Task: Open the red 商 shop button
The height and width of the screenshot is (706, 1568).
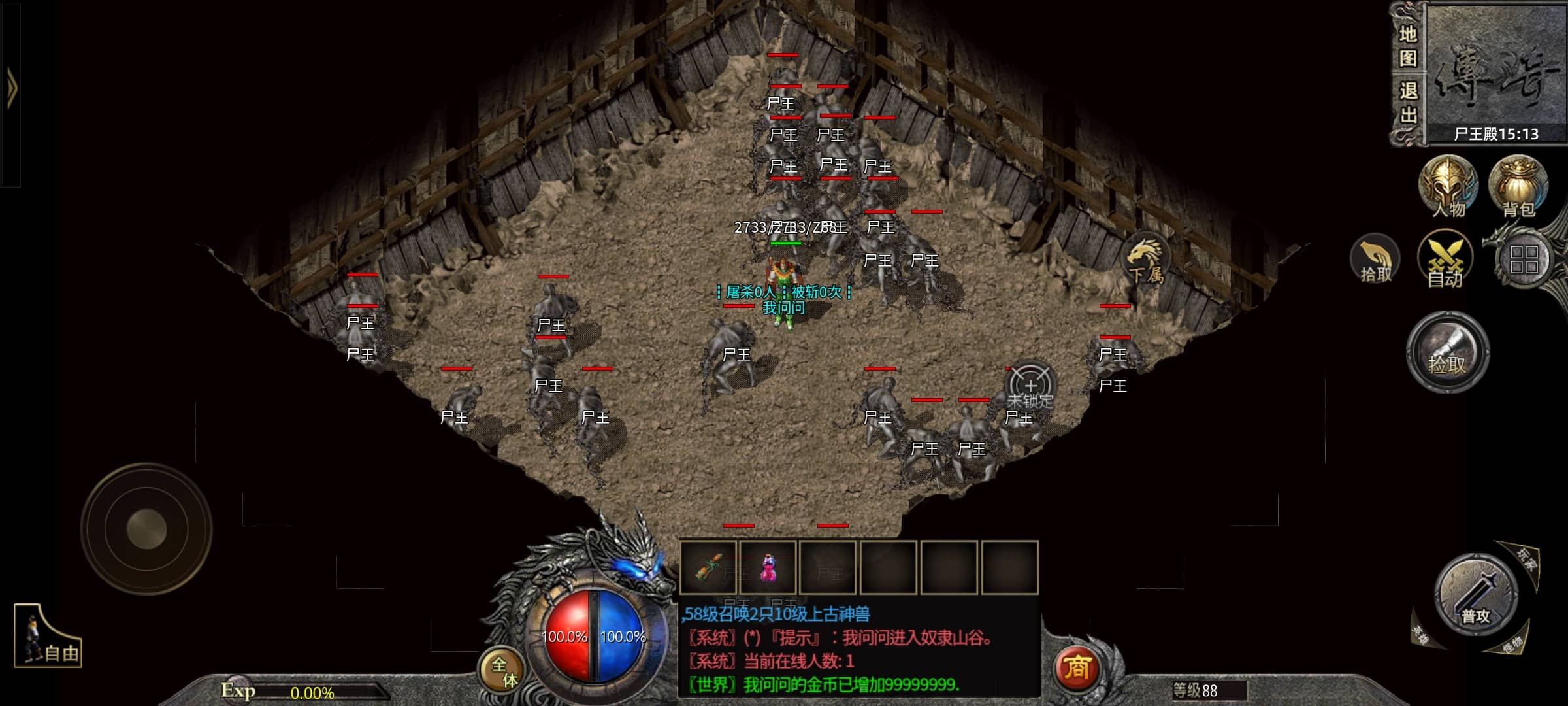Action: pyautogui.click(x=1076, y=668)
